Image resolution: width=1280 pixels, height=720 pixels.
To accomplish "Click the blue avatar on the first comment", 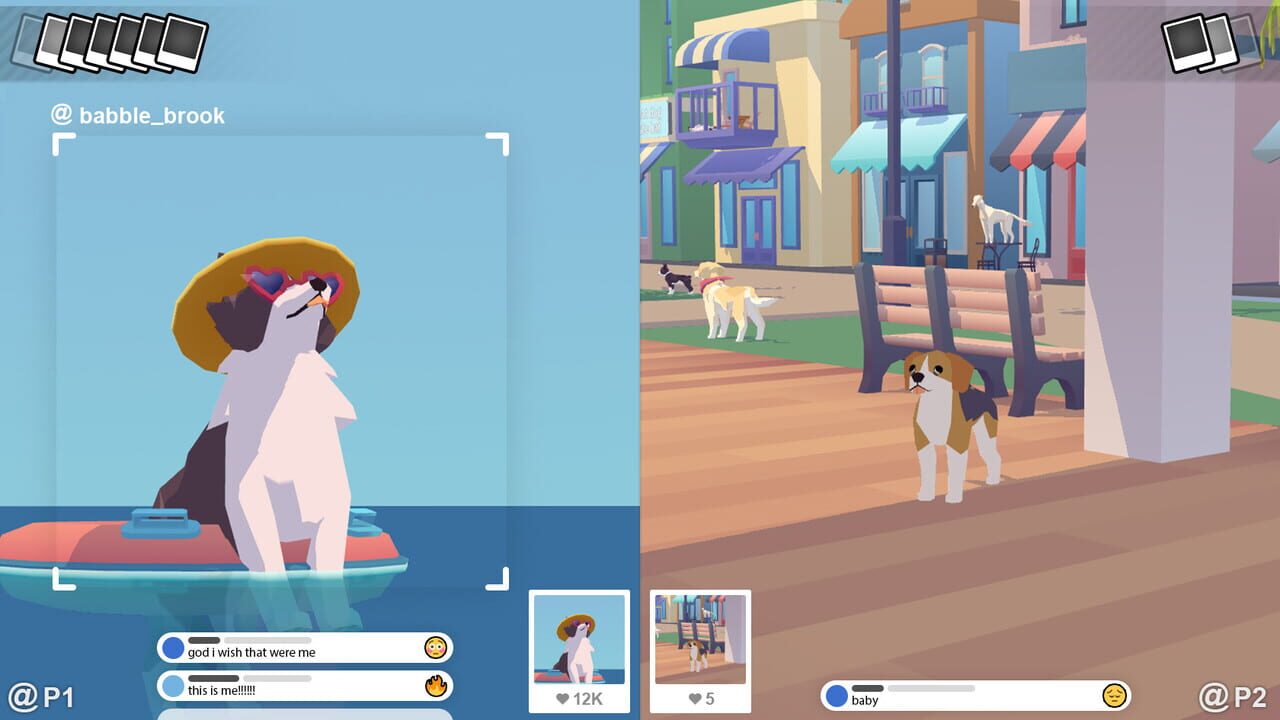I will pos(171,649).
